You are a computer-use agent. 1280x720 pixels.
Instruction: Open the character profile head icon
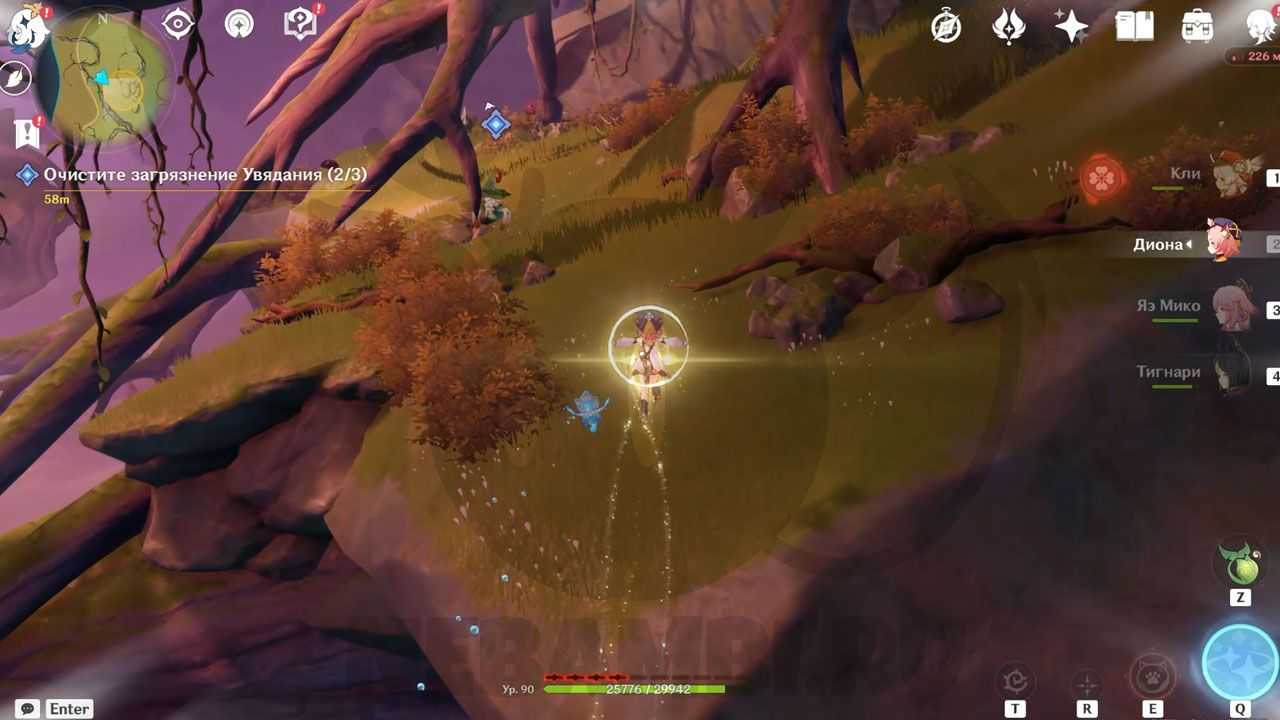pos(1260,27)
